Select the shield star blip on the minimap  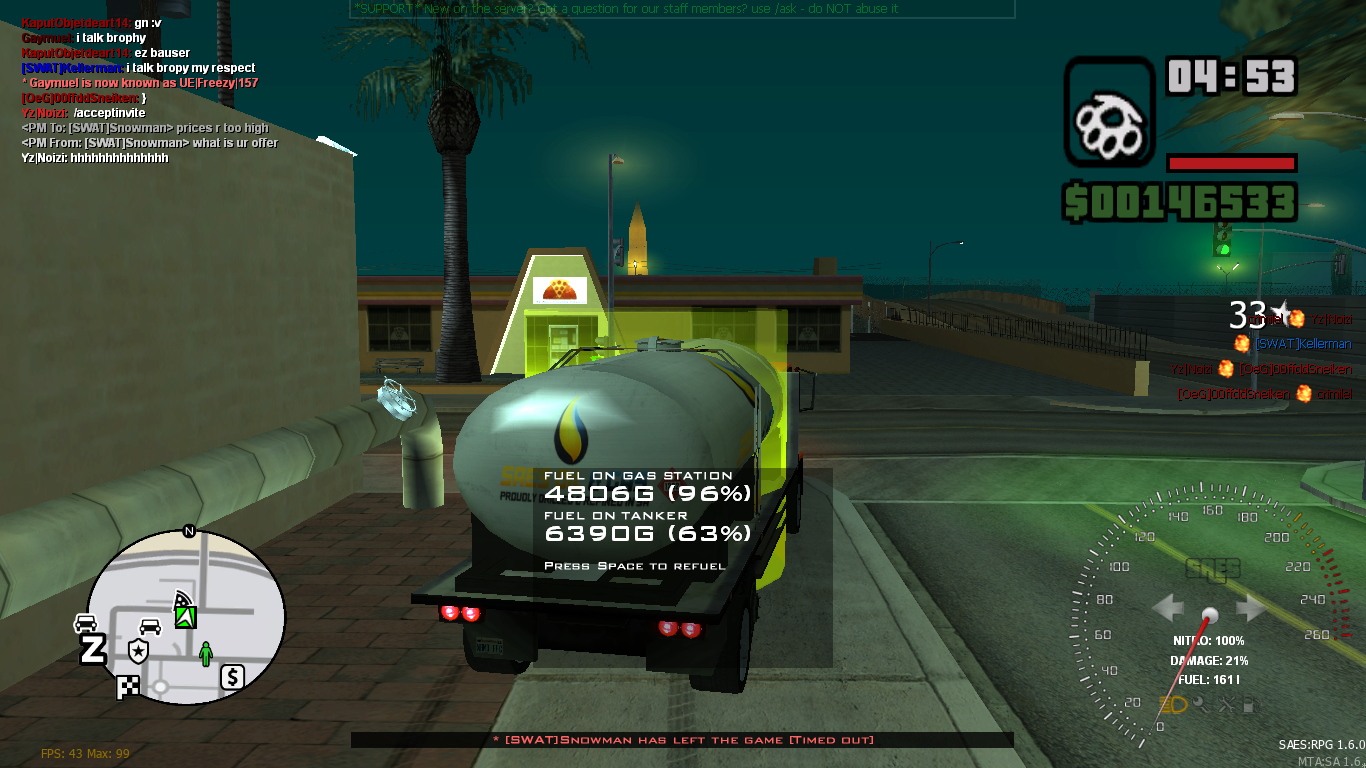click(x=138, y=651)
